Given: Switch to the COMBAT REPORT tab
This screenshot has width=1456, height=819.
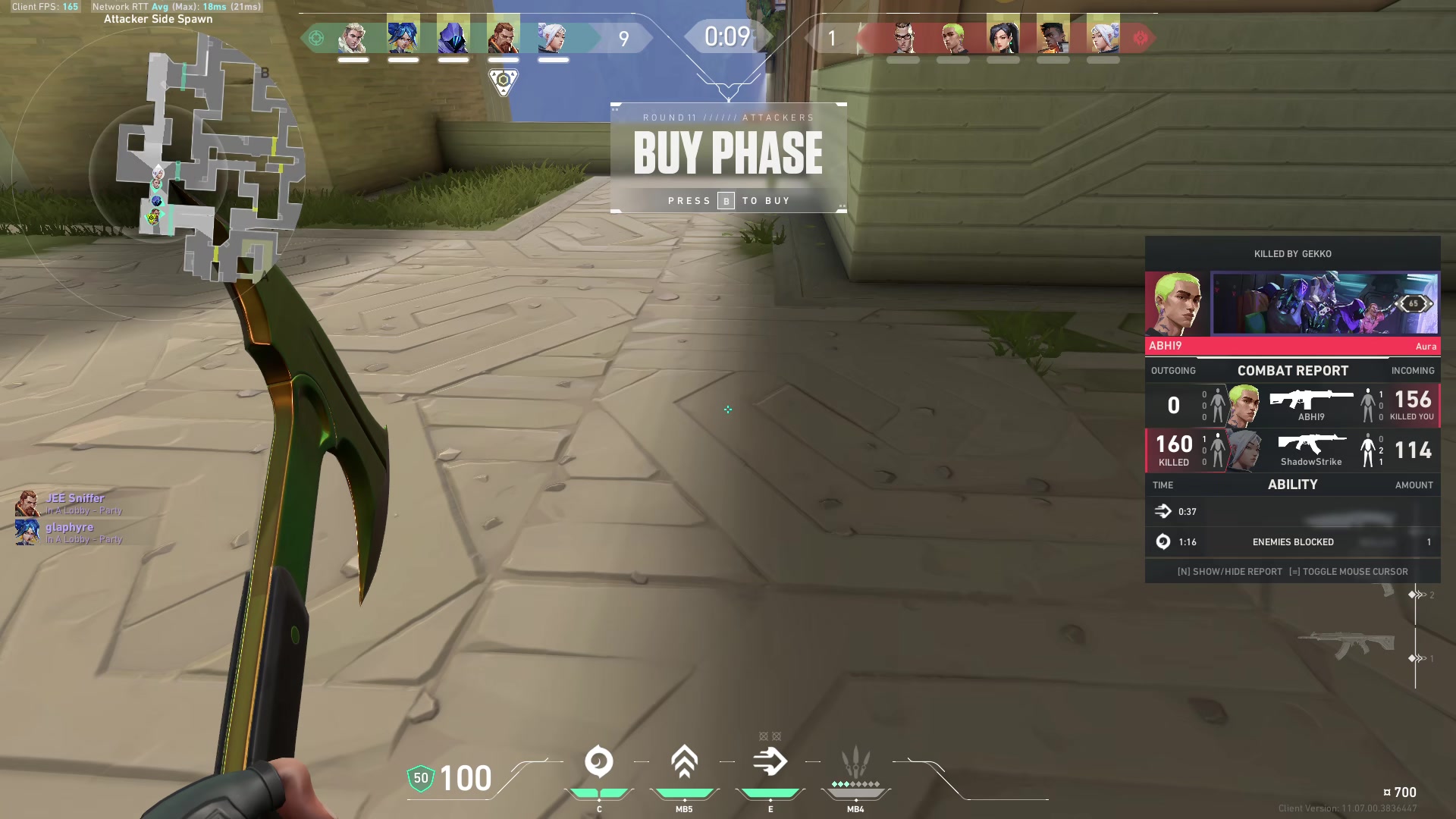Looking at the screenshot, I should pyautogui.click(x=1292, y=371).
